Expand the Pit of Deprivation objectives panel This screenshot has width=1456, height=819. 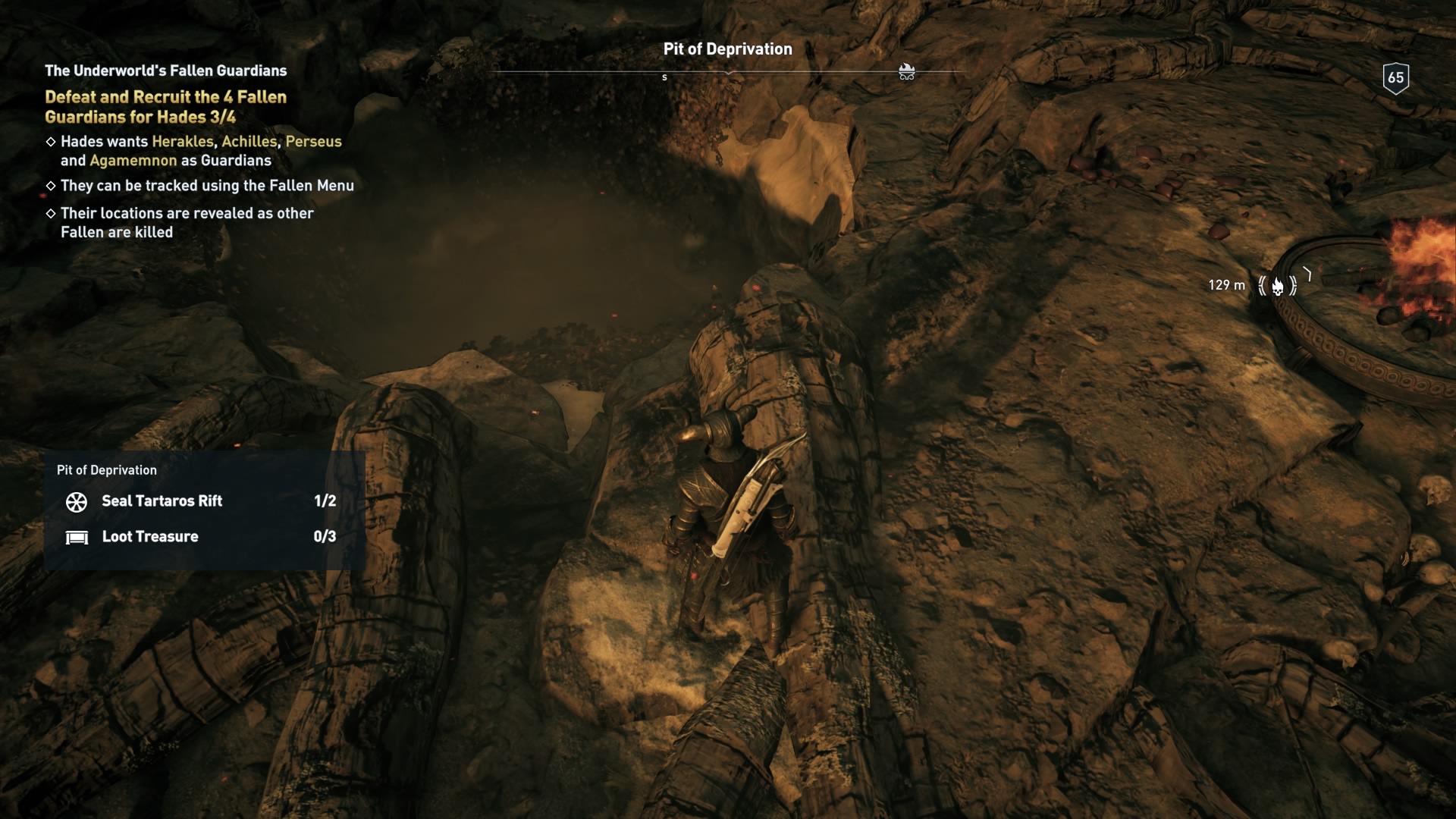click(108, 470)
